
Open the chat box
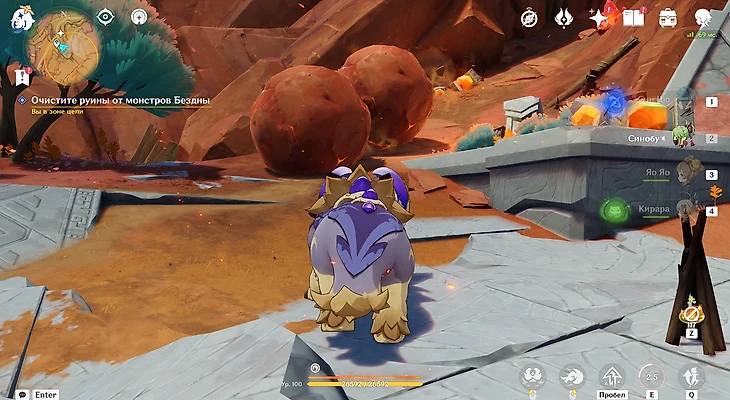[22, 394]
